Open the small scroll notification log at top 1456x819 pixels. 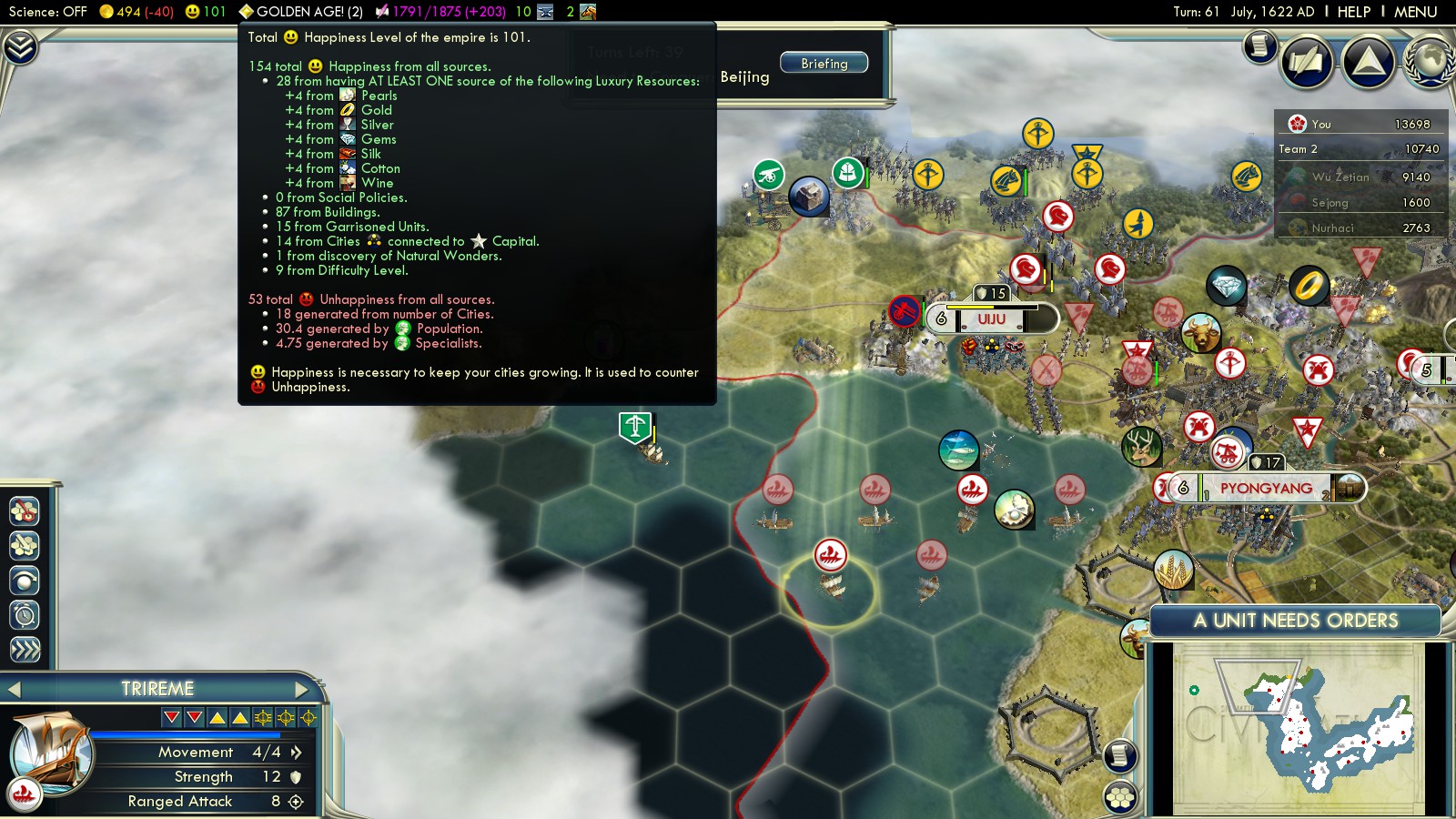coord(1260,45)
